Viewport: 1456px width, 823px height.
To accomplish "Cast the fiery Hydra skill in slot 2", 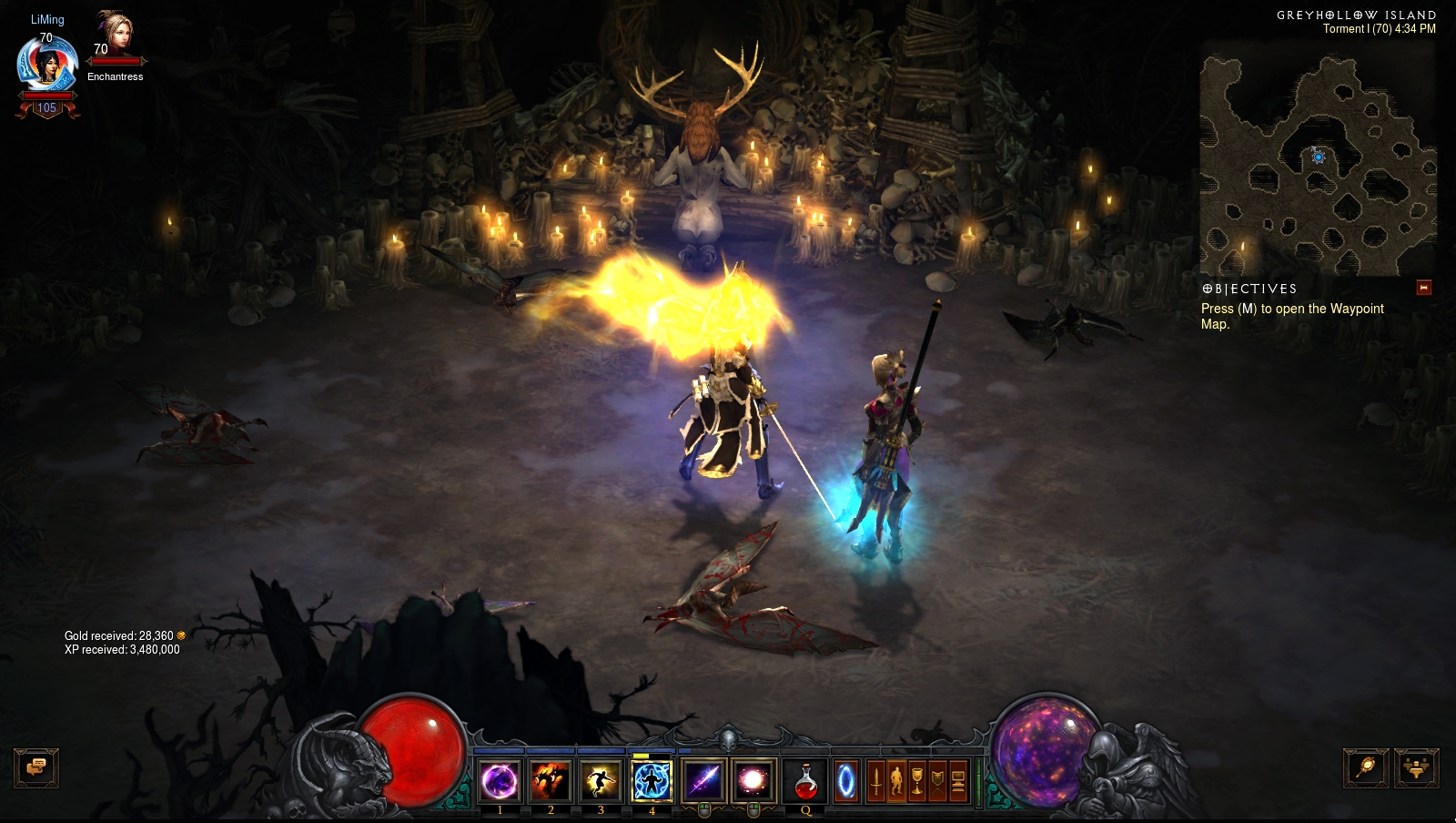I will pos(551,781).
